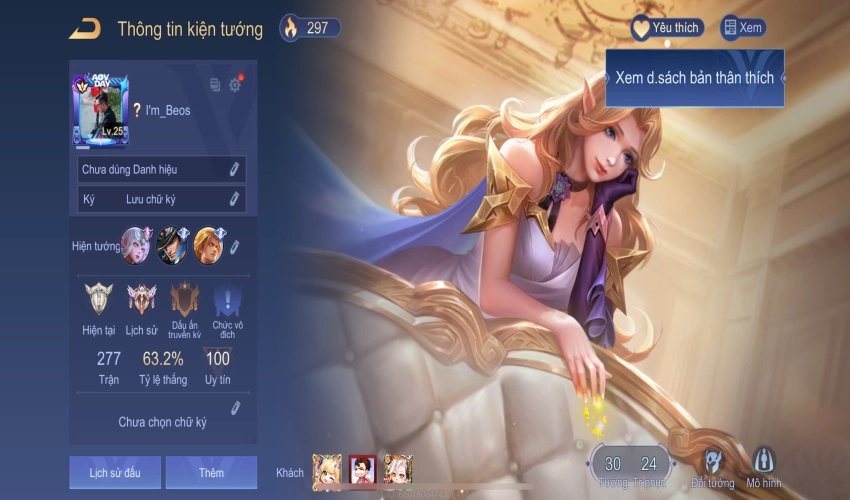Click the Thêm button
The image size is (850, 500).
click(x=211, y=472)
